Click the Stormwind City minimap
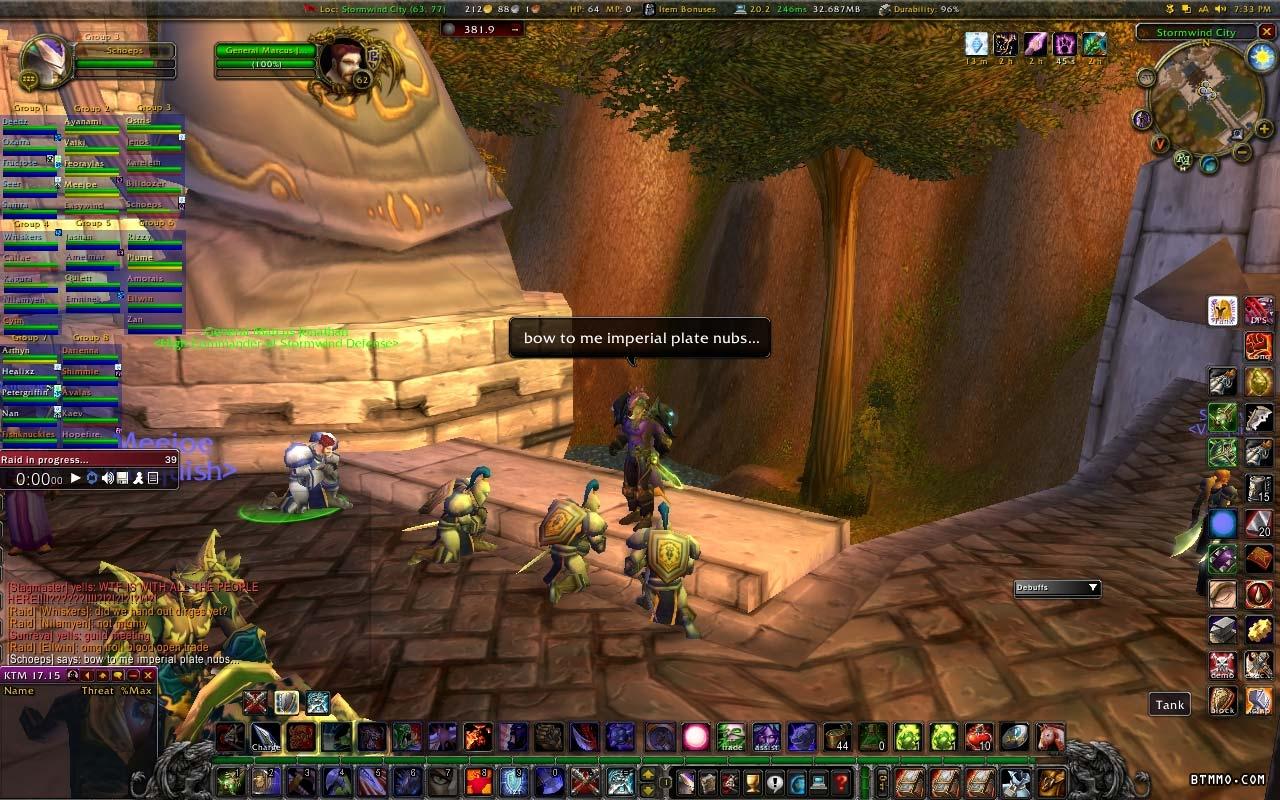 point(1203,98)
